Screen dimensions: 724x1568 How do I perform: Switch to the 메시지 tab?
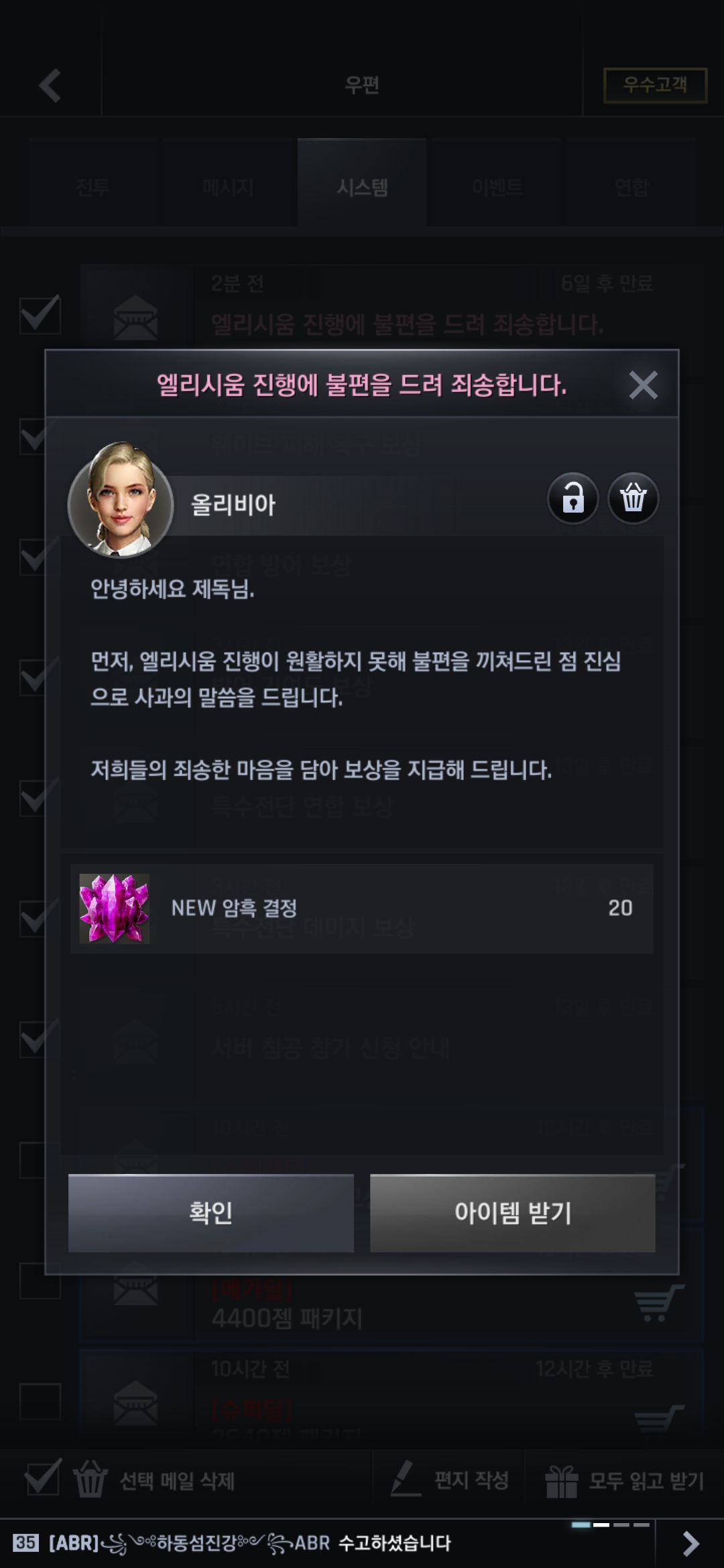(x=228, y=187)
